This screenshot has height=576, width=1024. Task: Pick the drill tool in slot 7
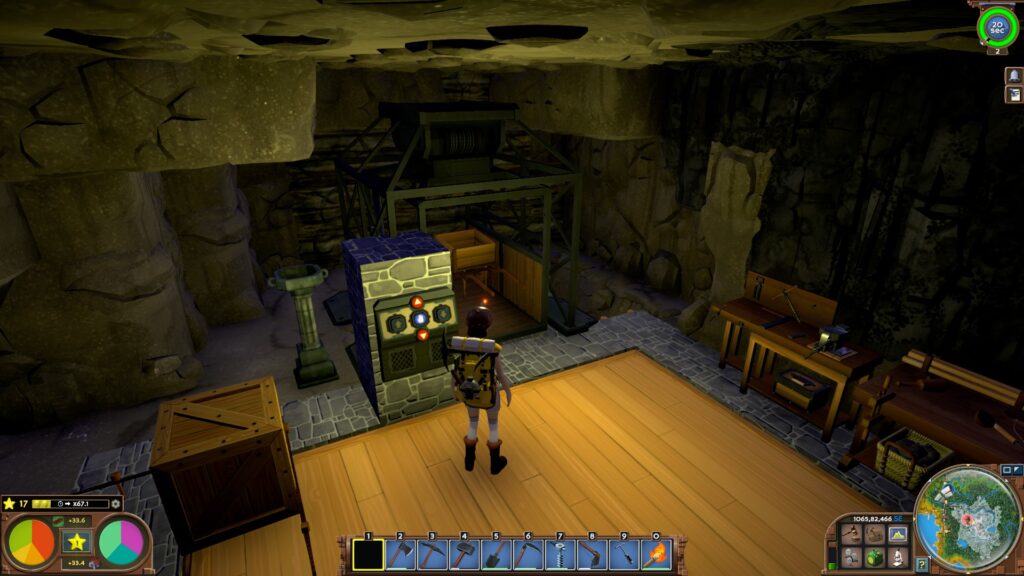point(560,554)
